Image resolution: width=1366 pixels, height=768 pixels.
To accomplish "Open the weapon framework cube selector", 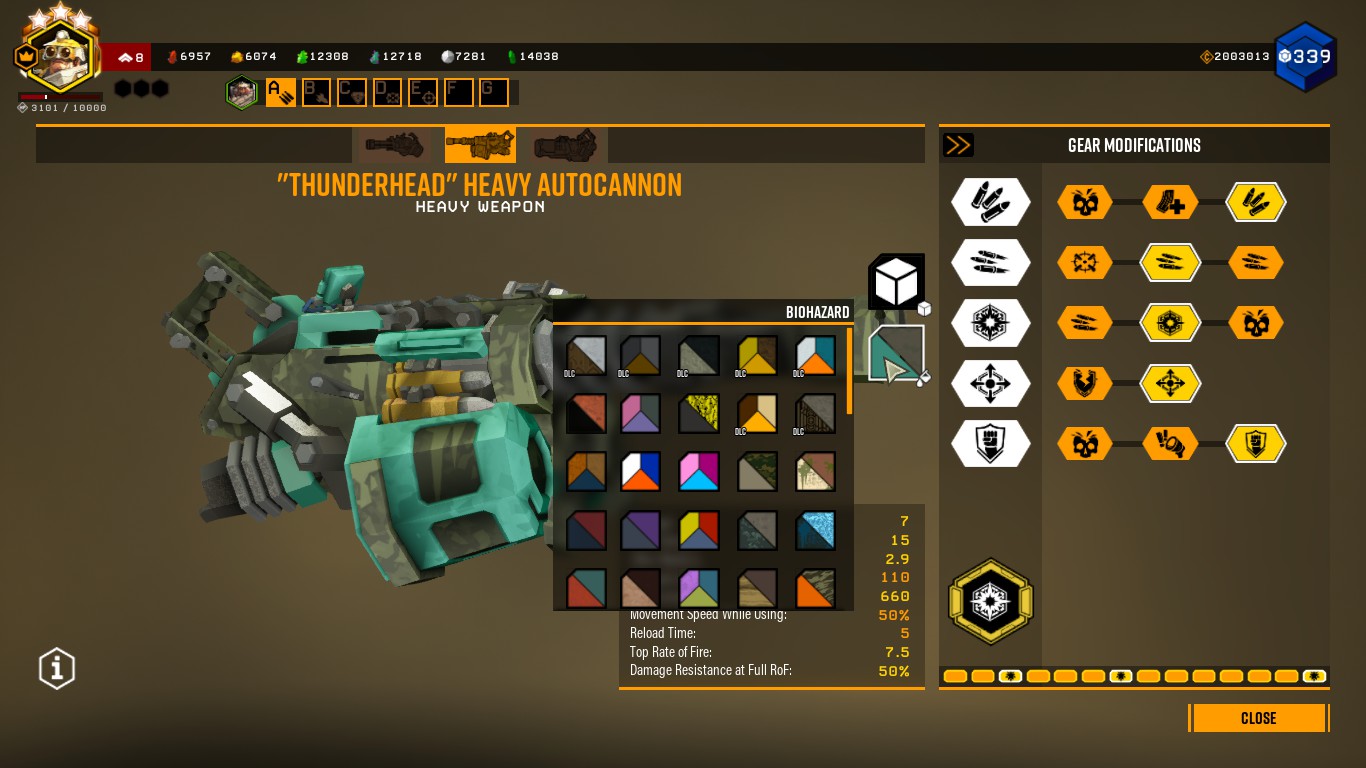I will (x=895, y=282).
